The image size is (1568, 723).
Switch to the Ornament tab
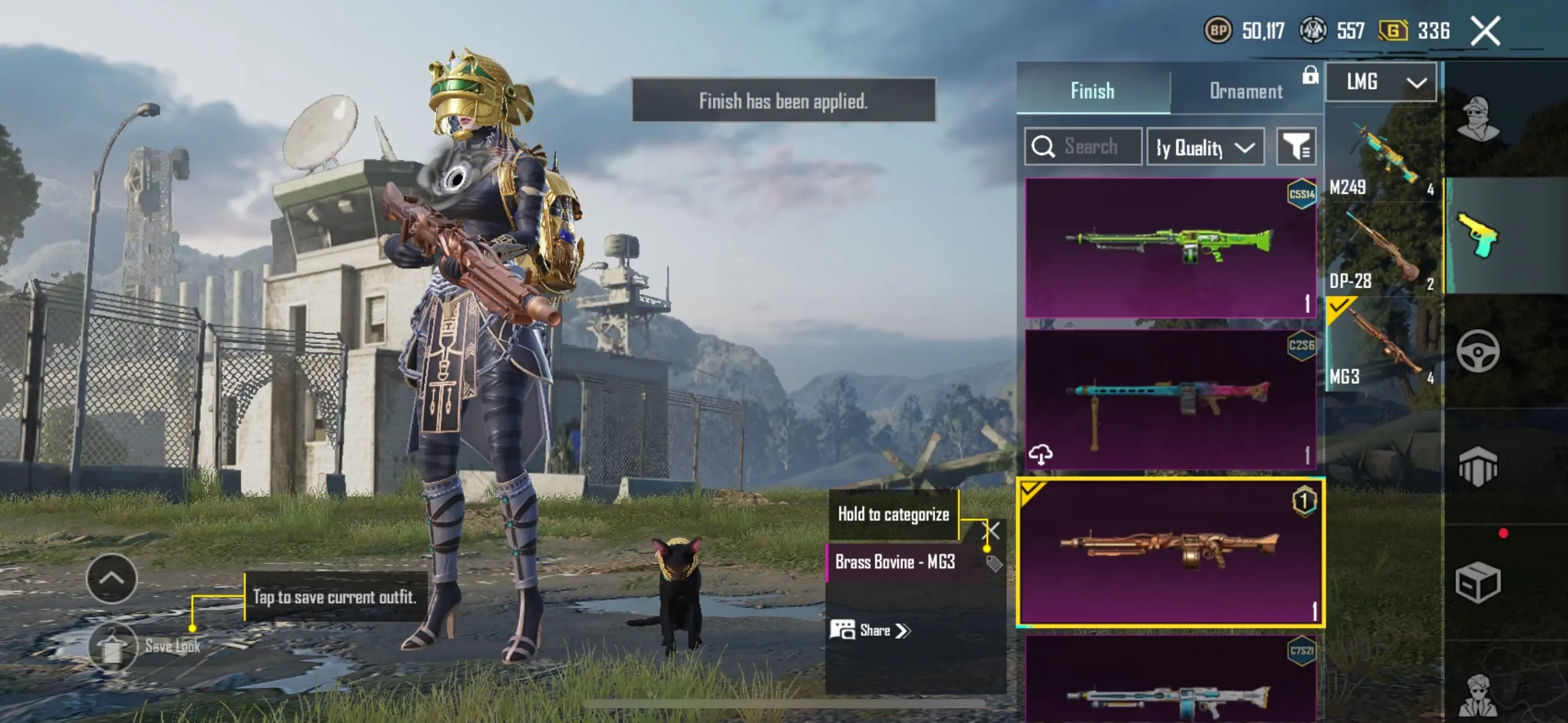click(x=1245, y=91)
